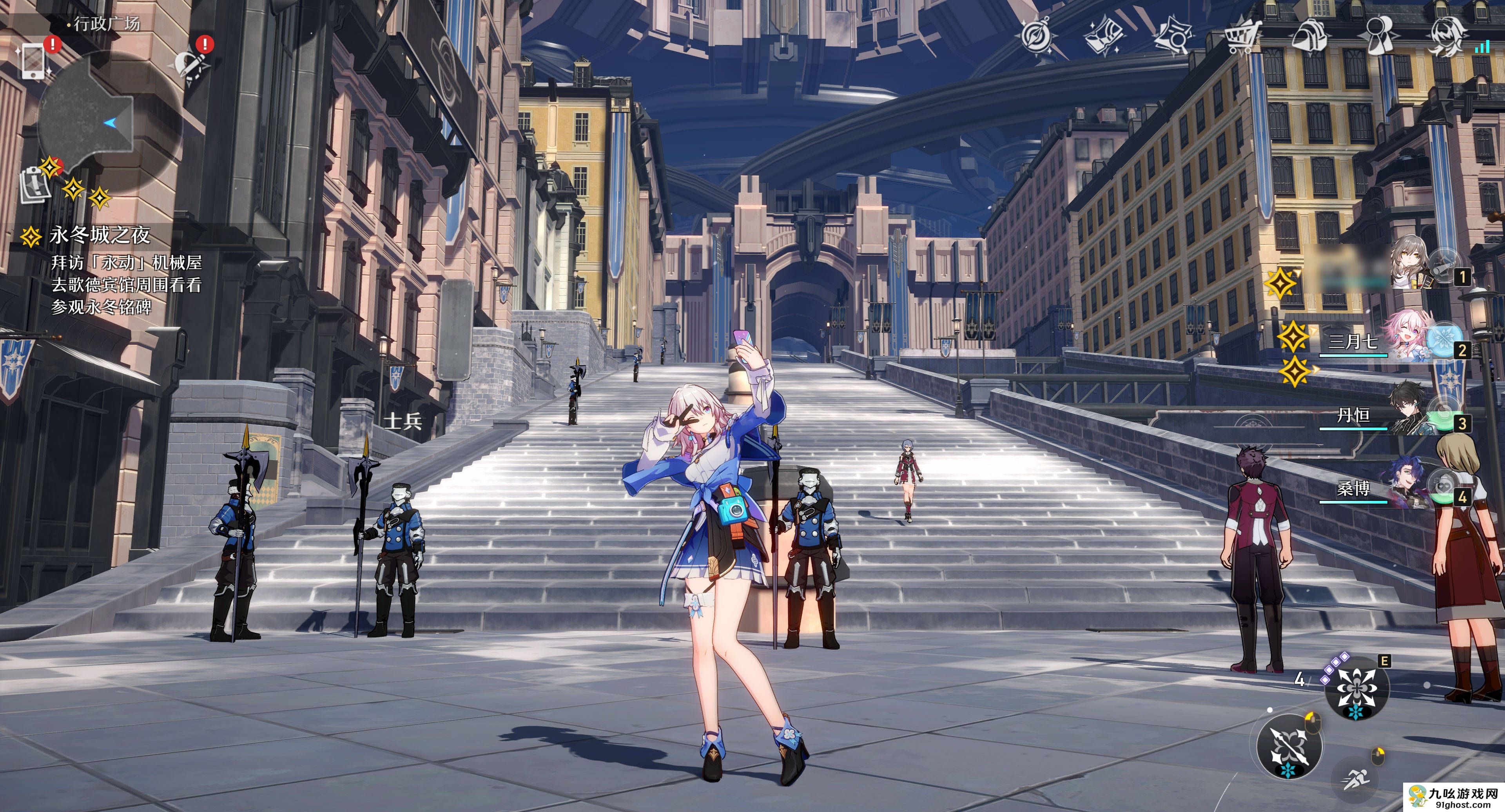The image size is (1505, 812).
Task: Open the characters screen icon
Action: [x=1380, y=36]
